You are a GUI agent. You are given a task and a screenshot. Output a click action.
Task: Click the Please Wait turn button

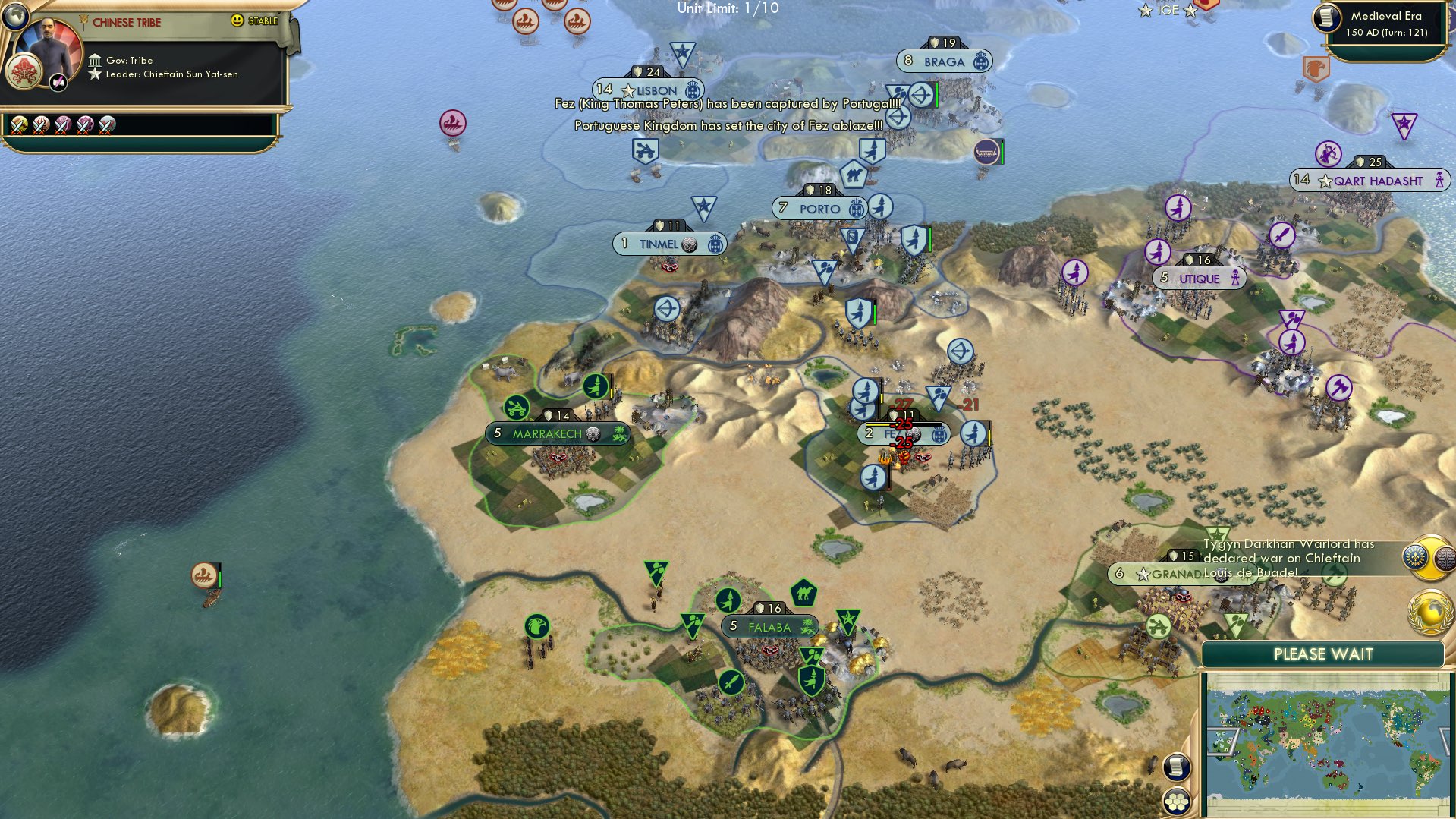[1322, 654]
